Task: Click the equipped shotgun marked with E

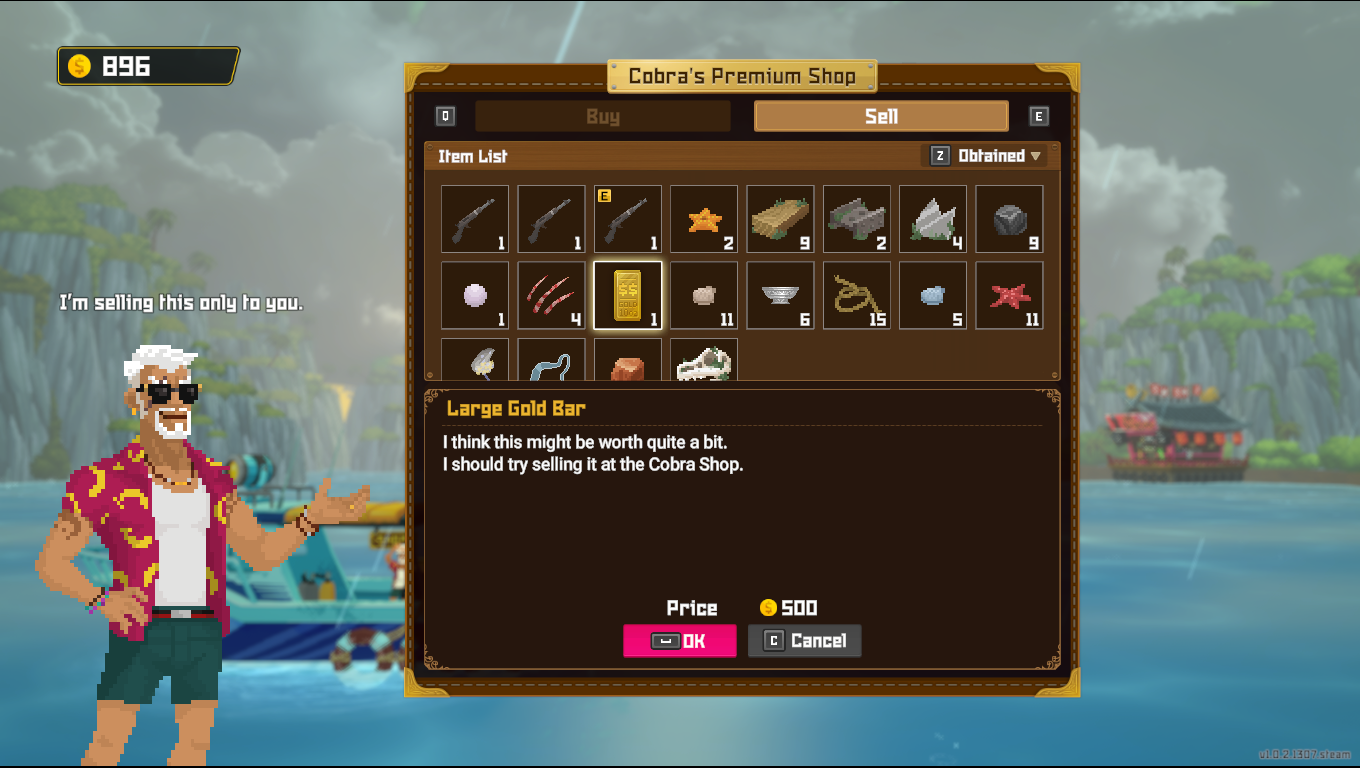Action: tap(627, 219)
